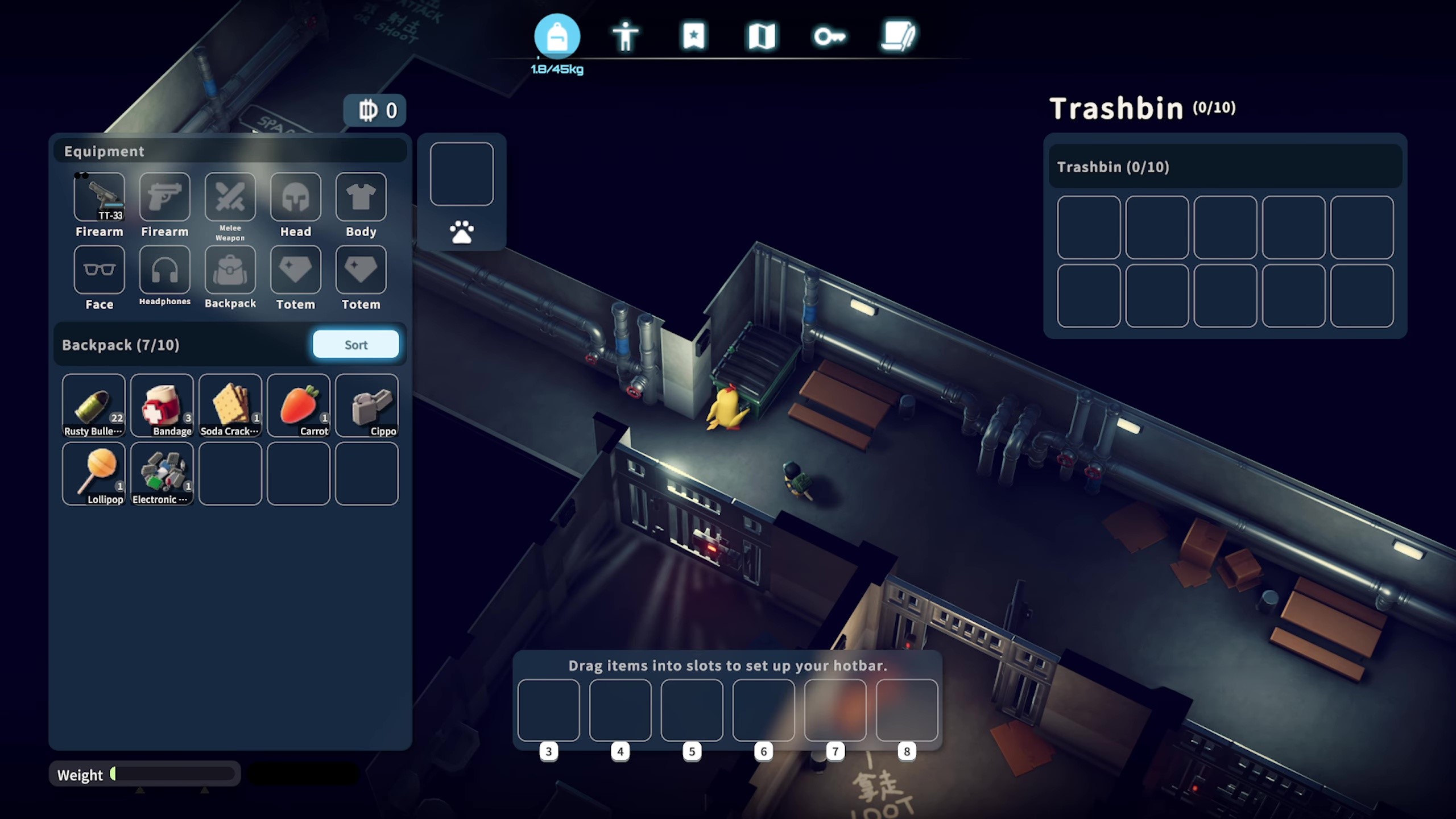
Task: Select the Body armor slot
Action: [361, 197]
